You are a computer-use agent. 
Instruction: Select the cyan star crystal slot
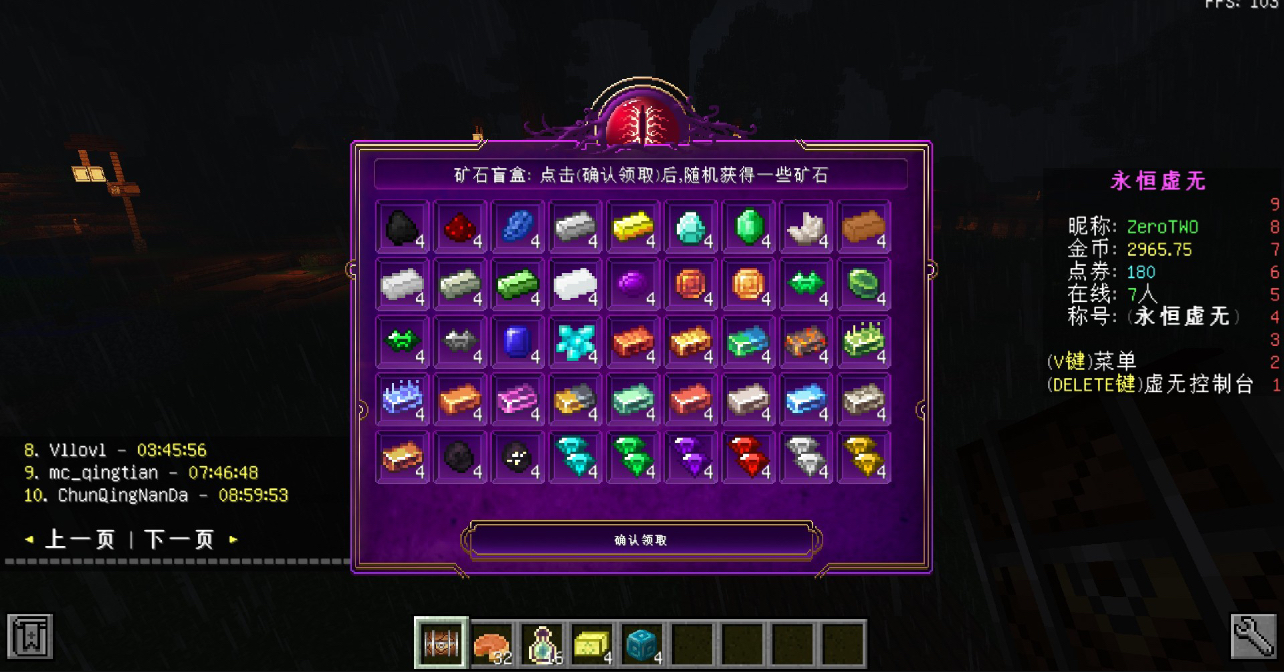pos(575,342)
